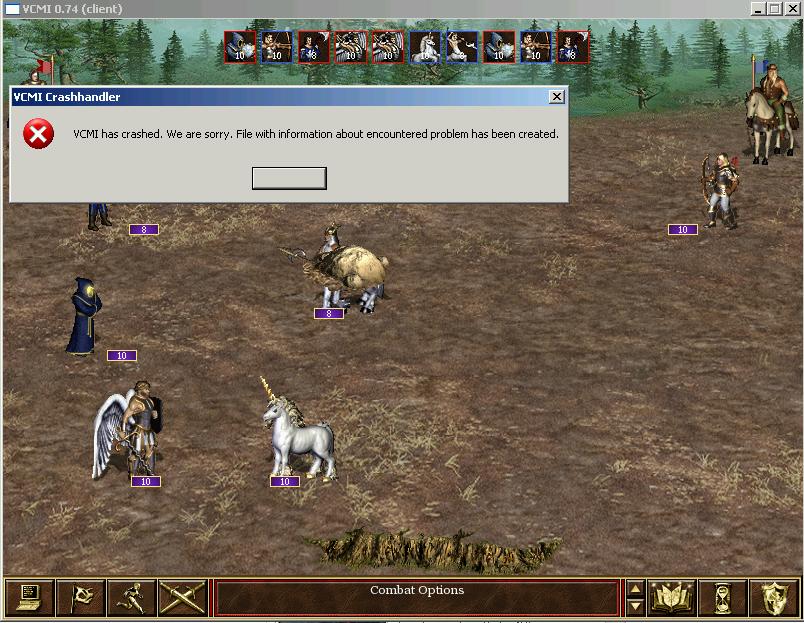This screenshot has width=804, height=623.
Task: Open the spellbook to cast a spell
Action: pos(672,597)
